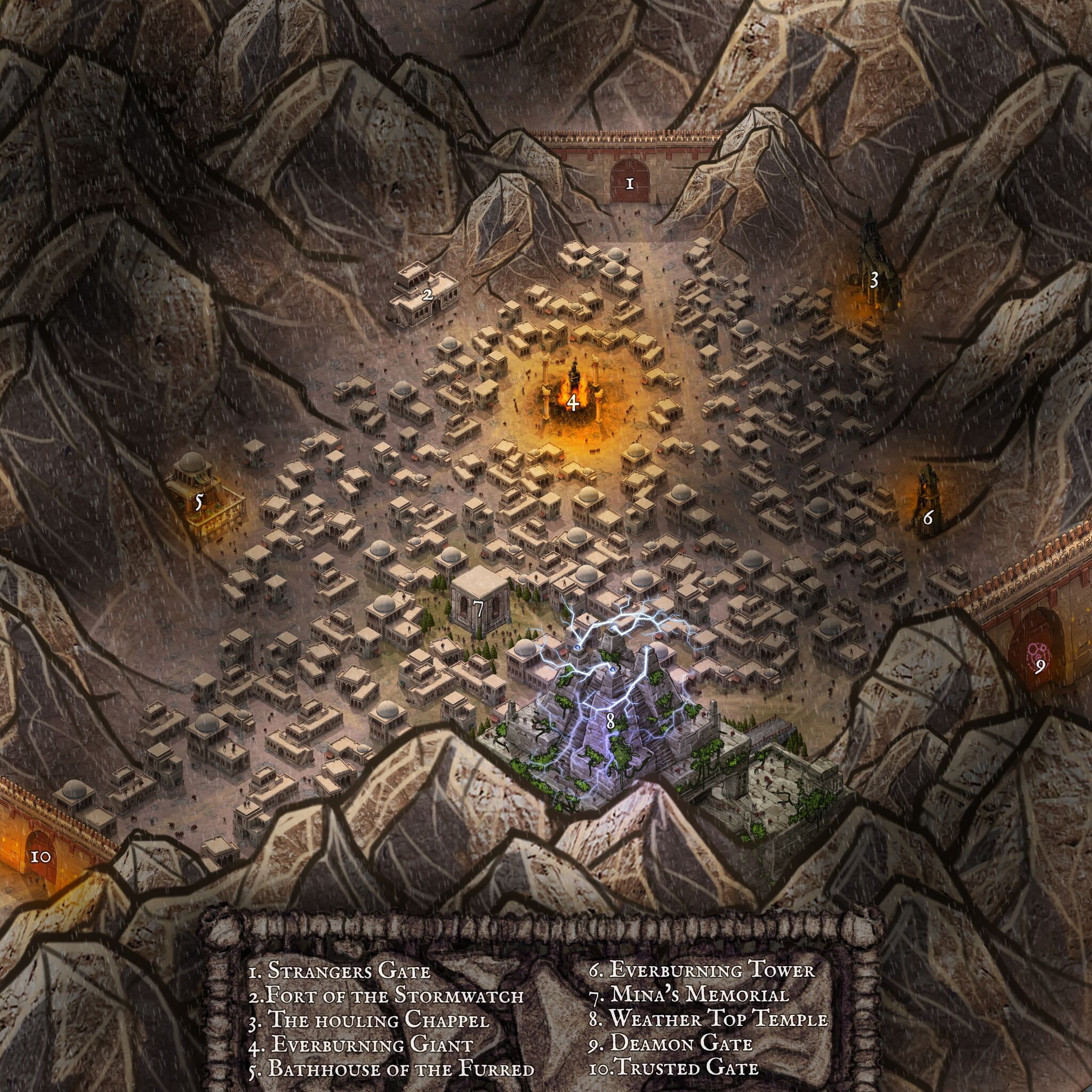Click marker 7 on the stone memorial
The width and height of the screenshot is (1092, 1092).
478,609
